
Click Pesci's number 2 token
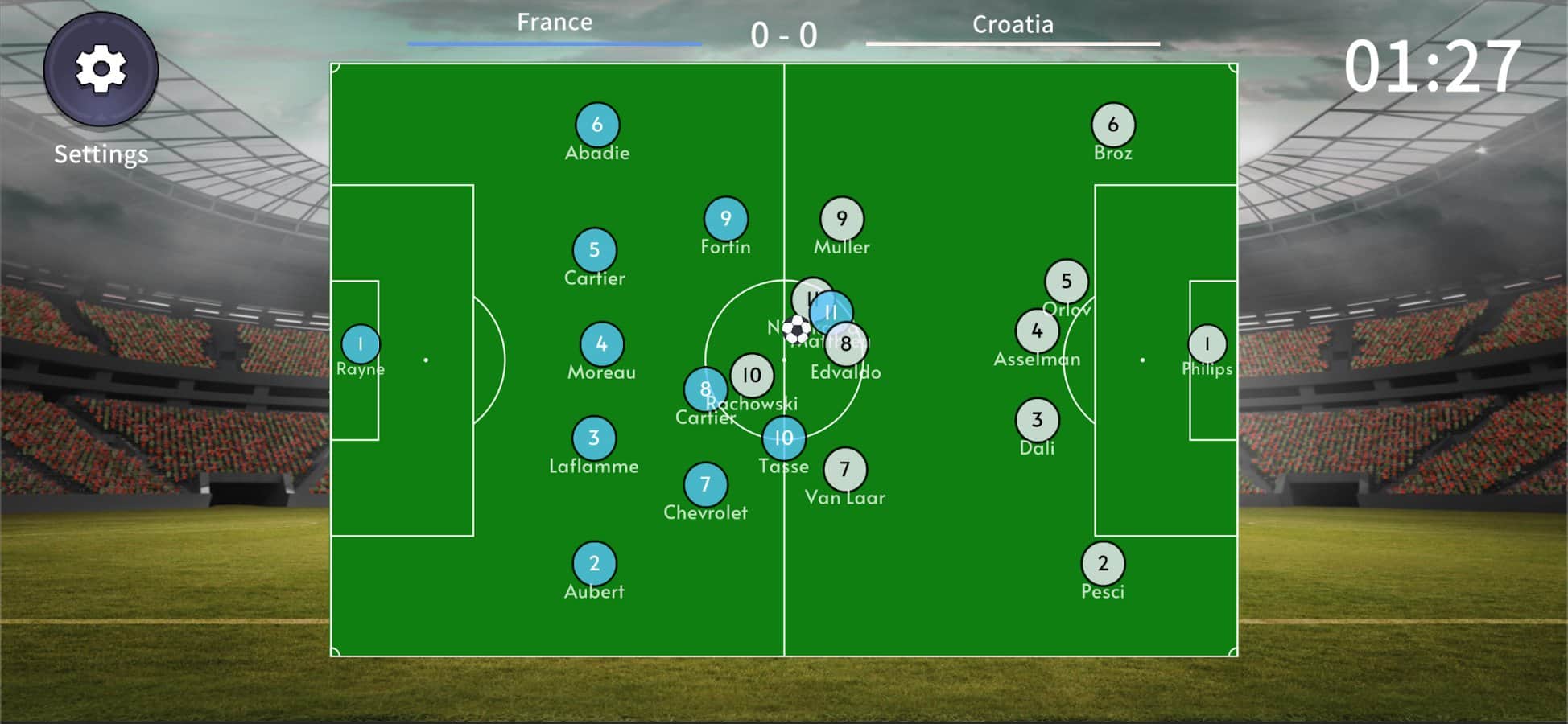point(1104,564)
